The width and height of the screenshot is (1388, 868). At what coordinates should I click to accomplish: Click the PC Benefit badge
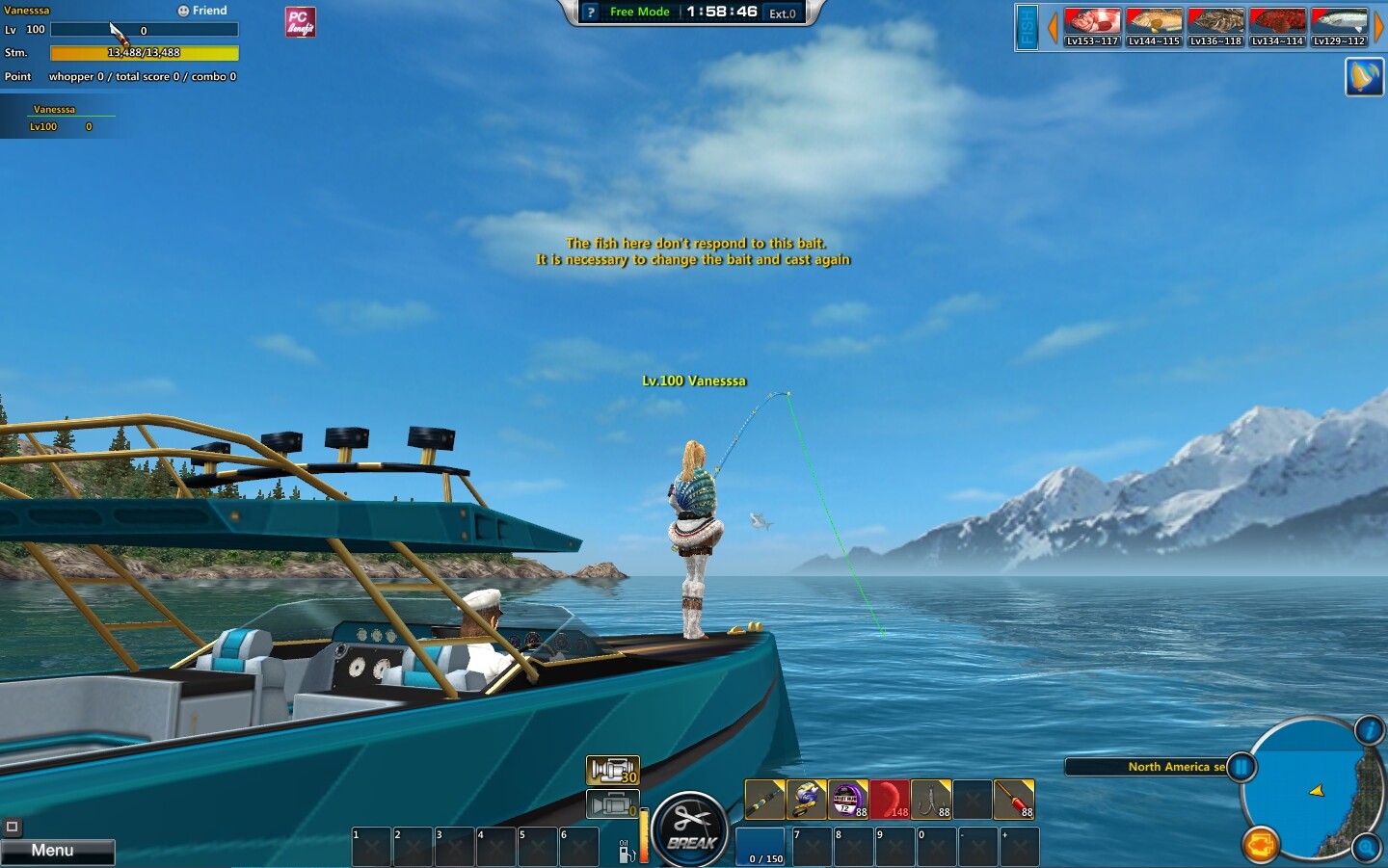coord(301,20)
